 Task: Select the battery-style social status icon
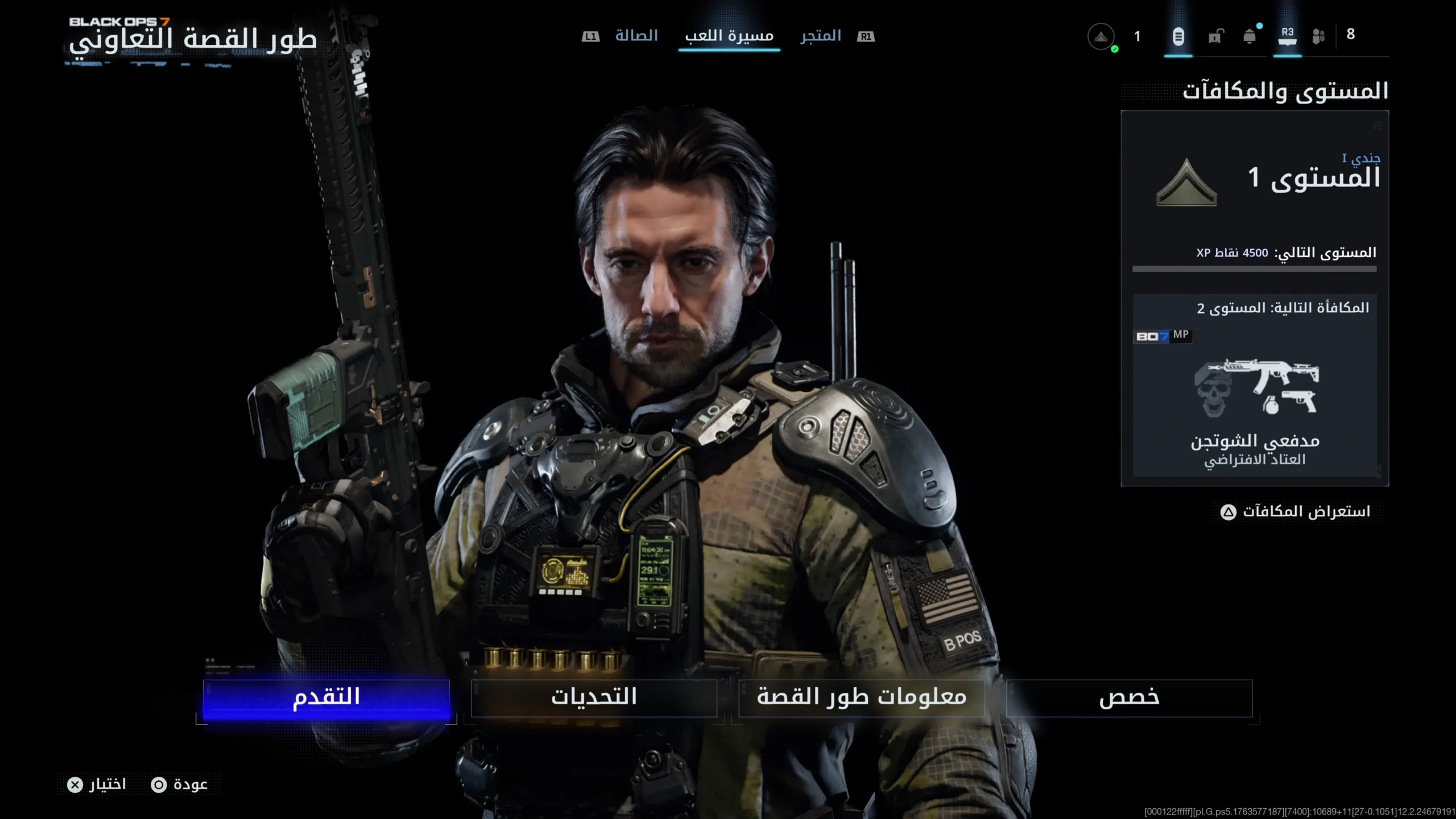coord(1178,36)
